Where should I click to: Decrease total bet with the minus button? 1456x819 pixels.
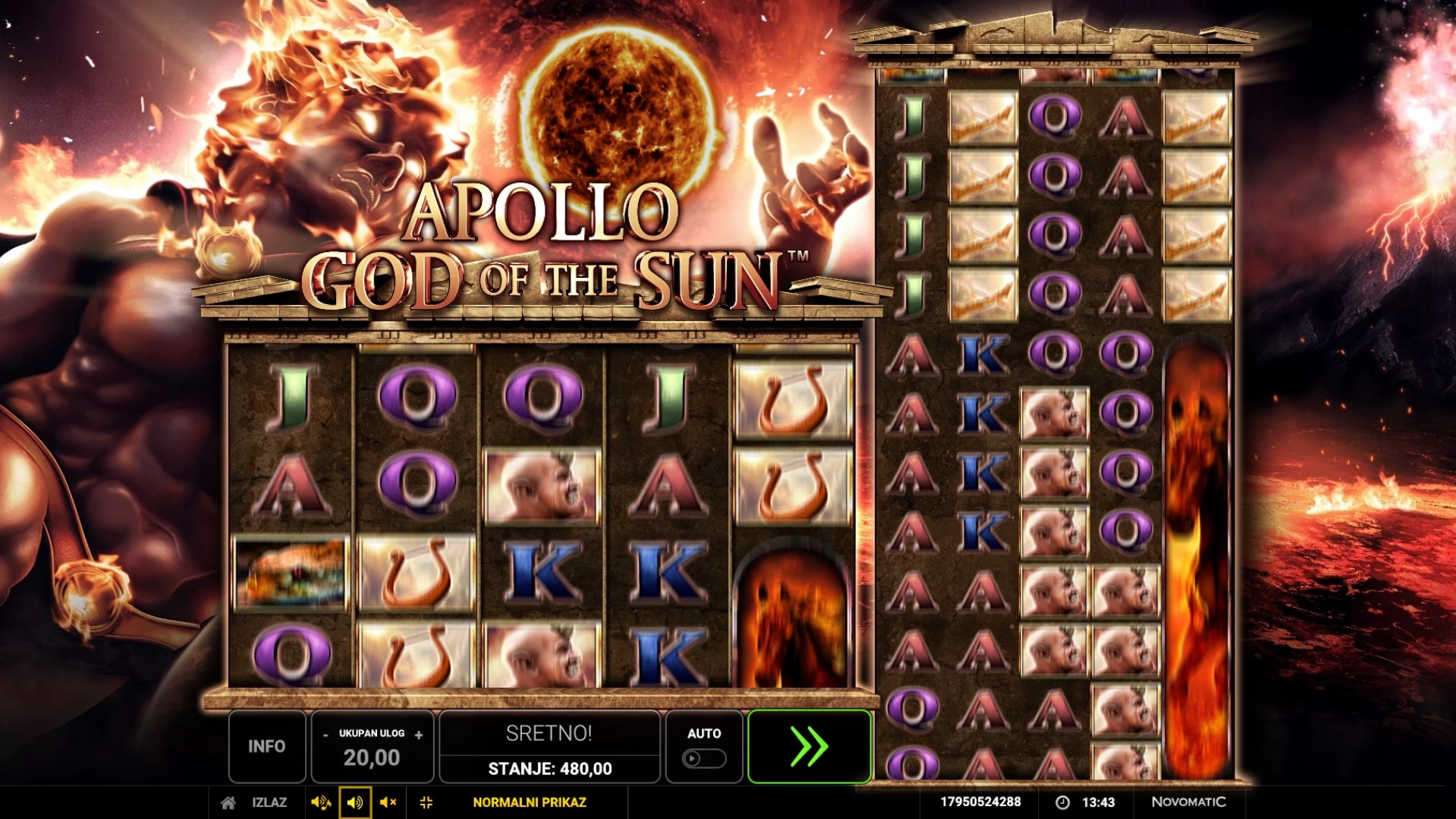(325, 735)
